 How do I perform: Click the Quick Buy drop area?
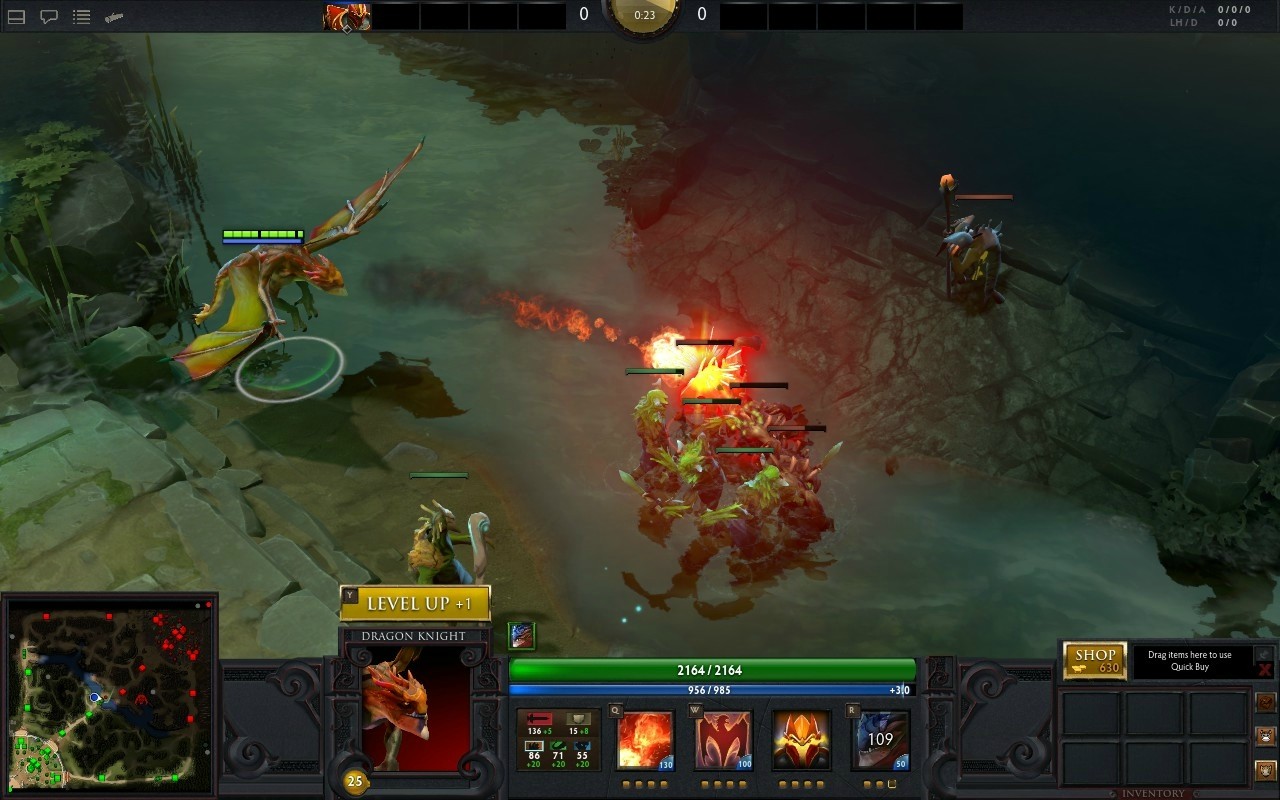pyautogui.click(x=1189, y=661)
